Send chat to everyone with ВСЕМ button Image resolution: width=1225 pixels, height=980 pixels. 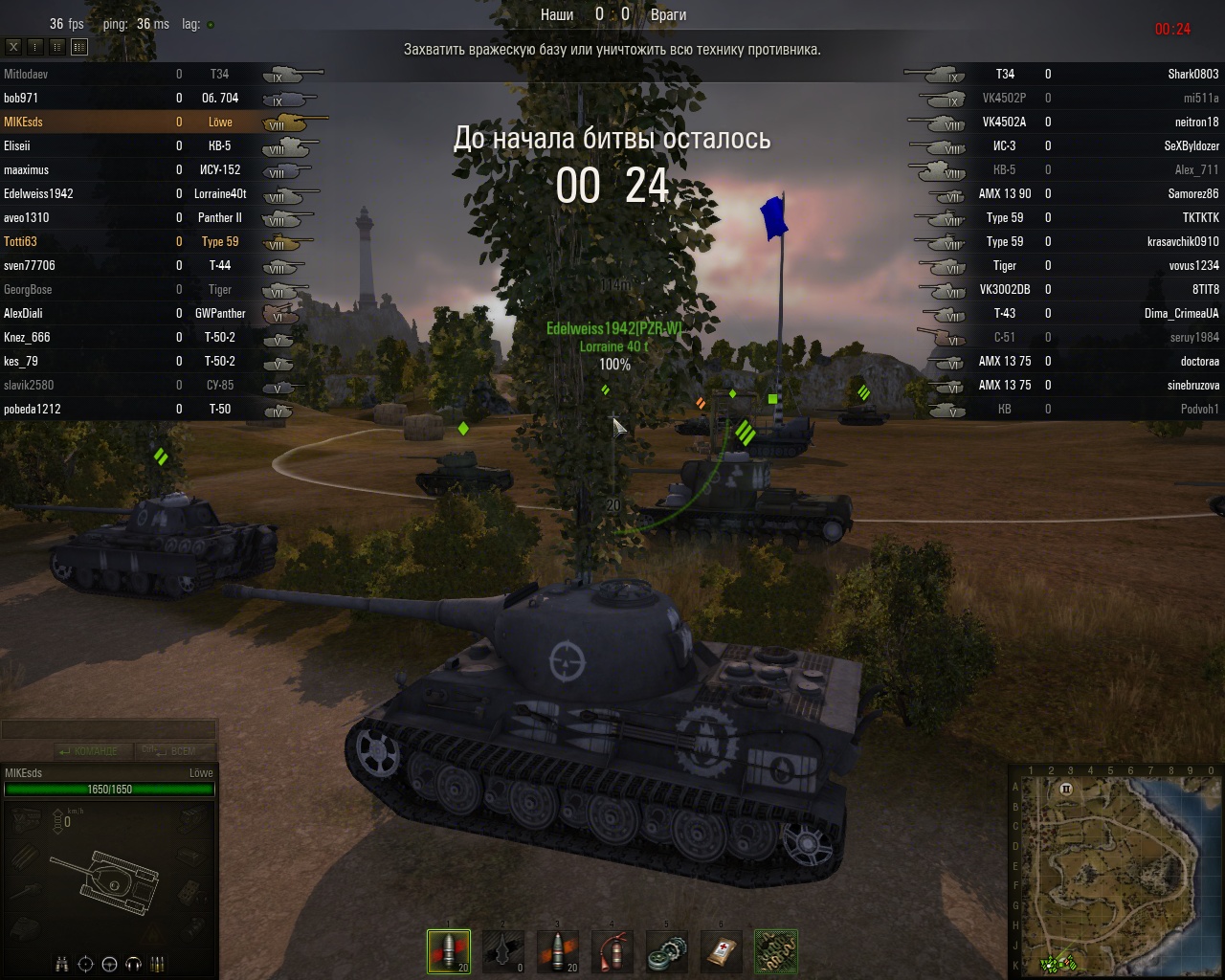tap(175, 751)
